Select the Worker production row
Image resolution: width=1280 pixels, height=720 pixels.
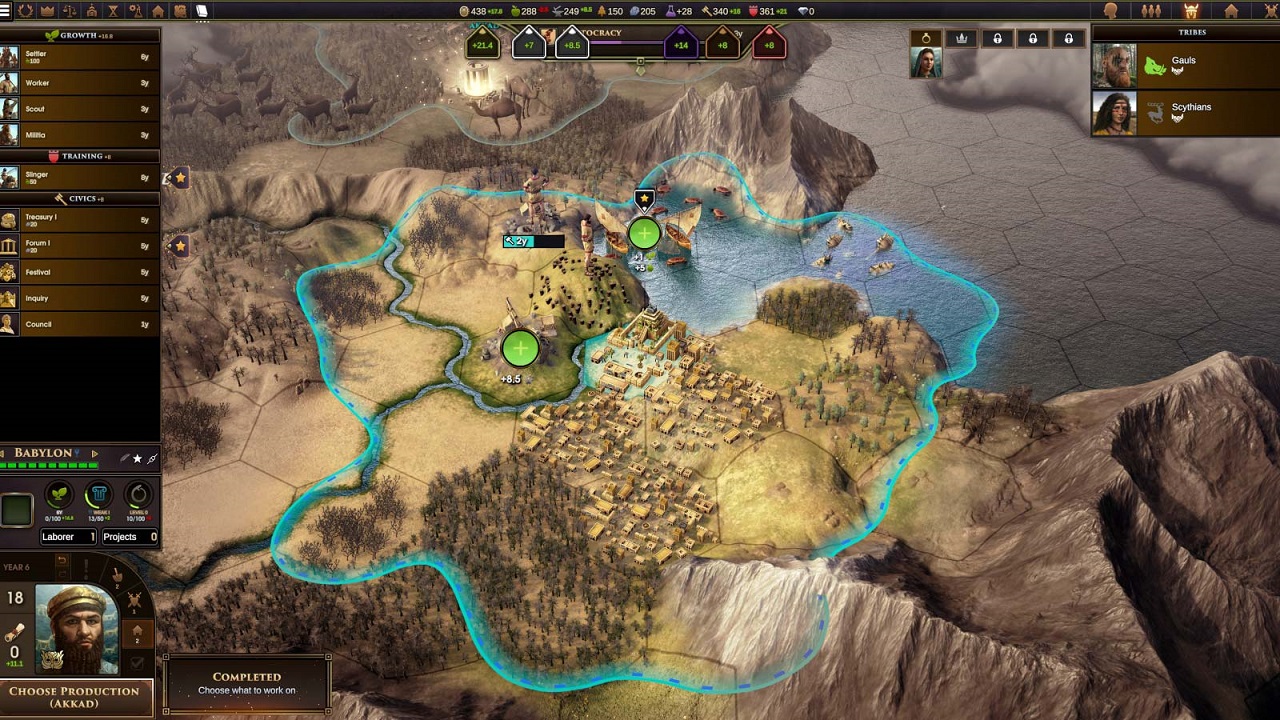[80, 83]
